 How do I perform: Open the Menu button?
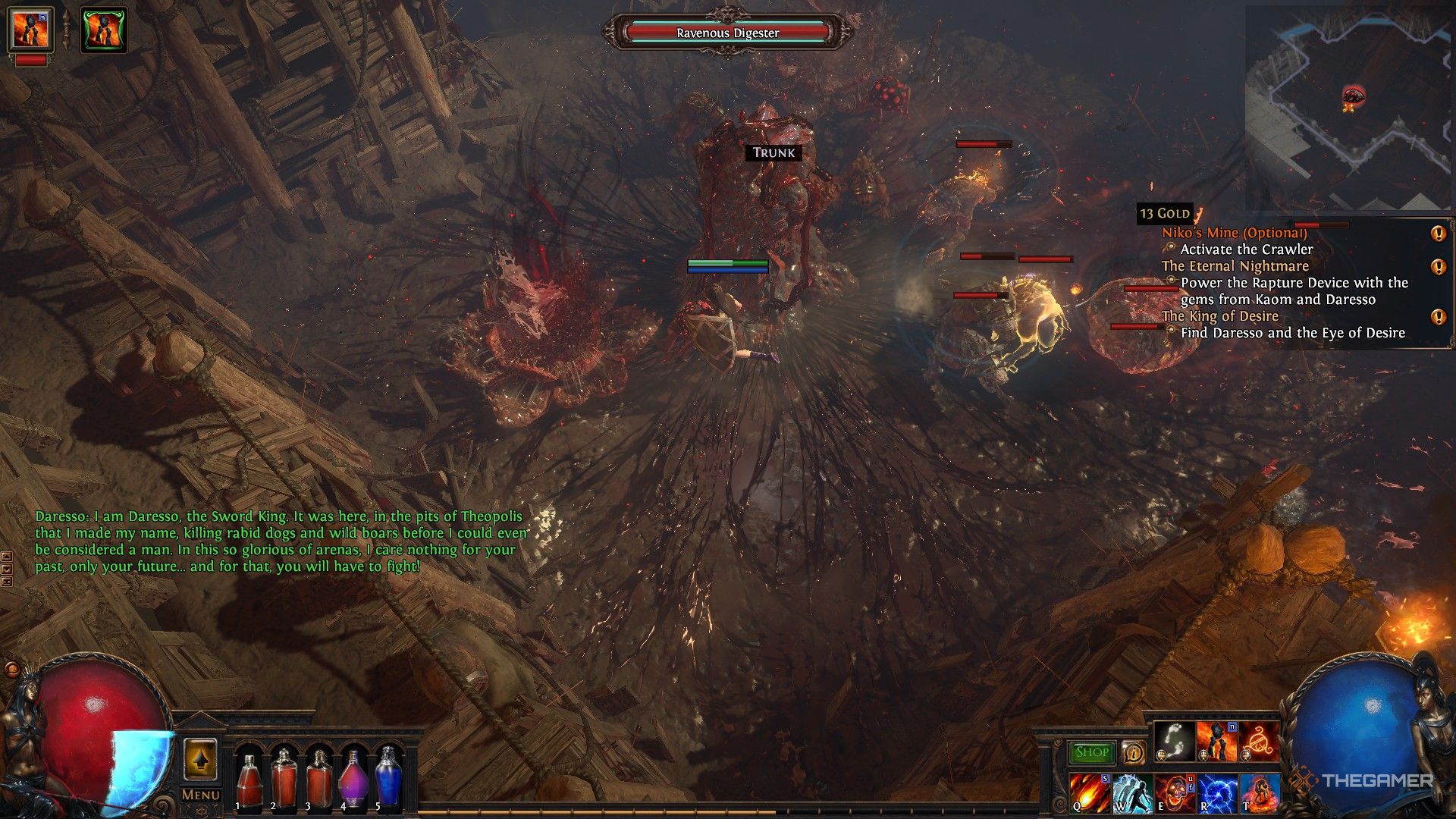point(201,795)
